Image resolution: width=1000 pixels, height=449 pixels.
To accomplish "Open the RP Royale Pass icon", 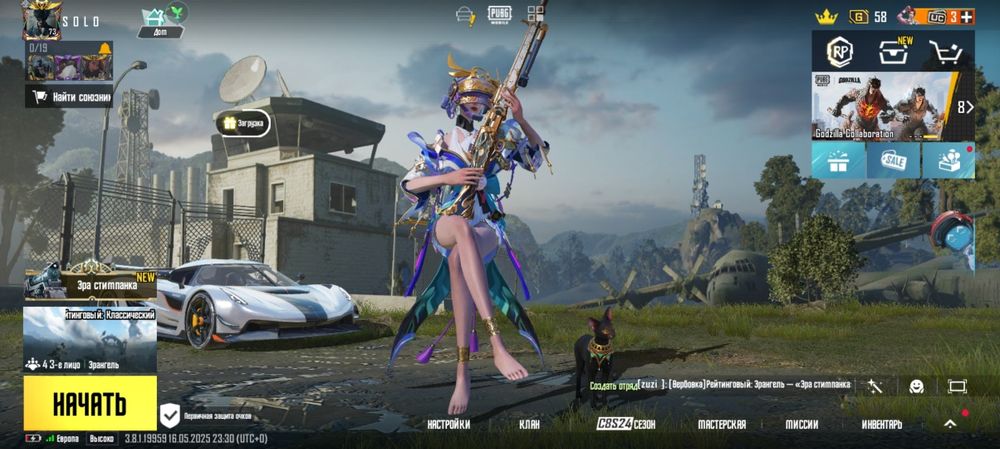I will pyautogui.click(x=838, y=51).
